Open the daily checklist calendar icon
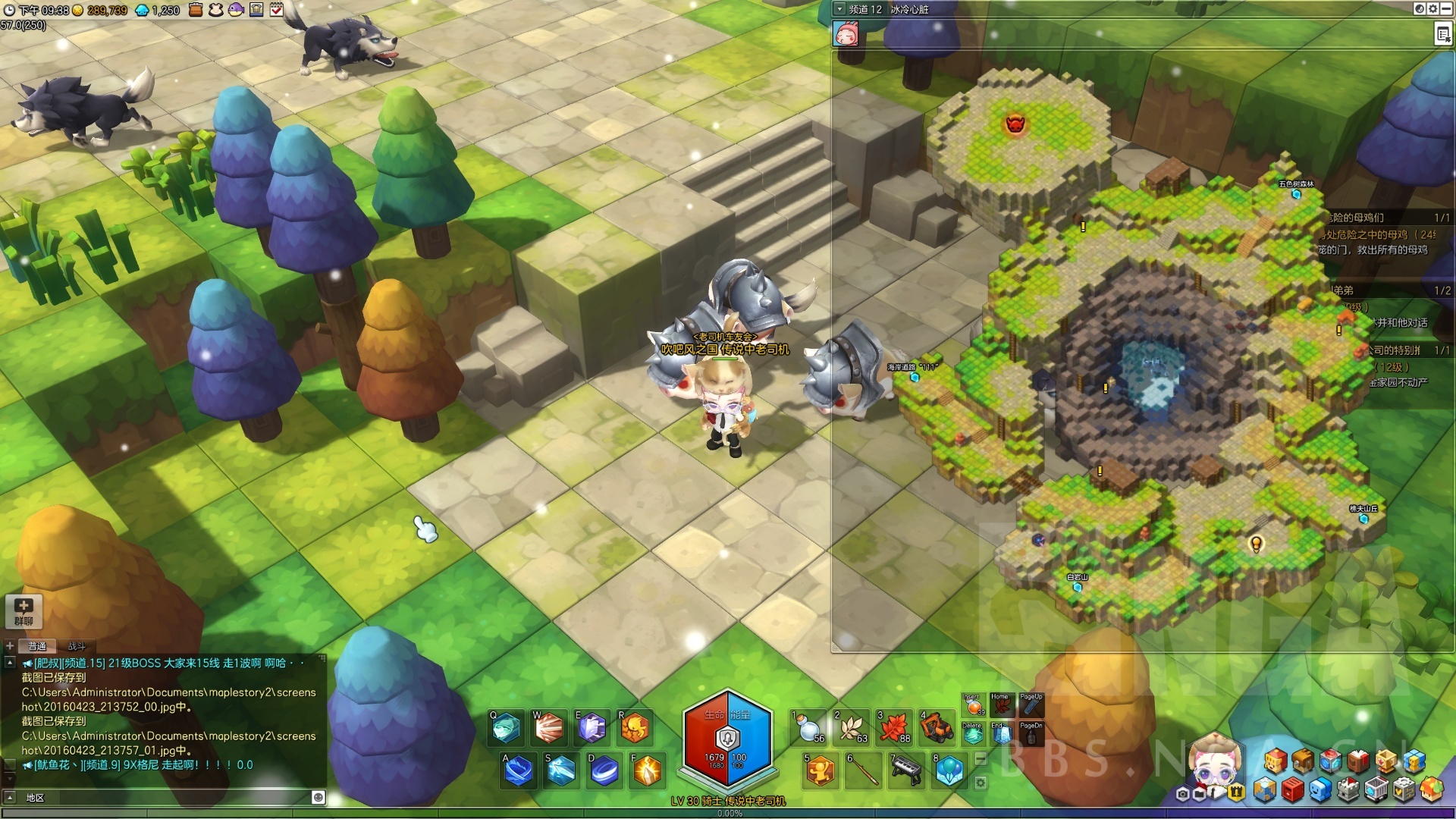 [x=277, y=10]
